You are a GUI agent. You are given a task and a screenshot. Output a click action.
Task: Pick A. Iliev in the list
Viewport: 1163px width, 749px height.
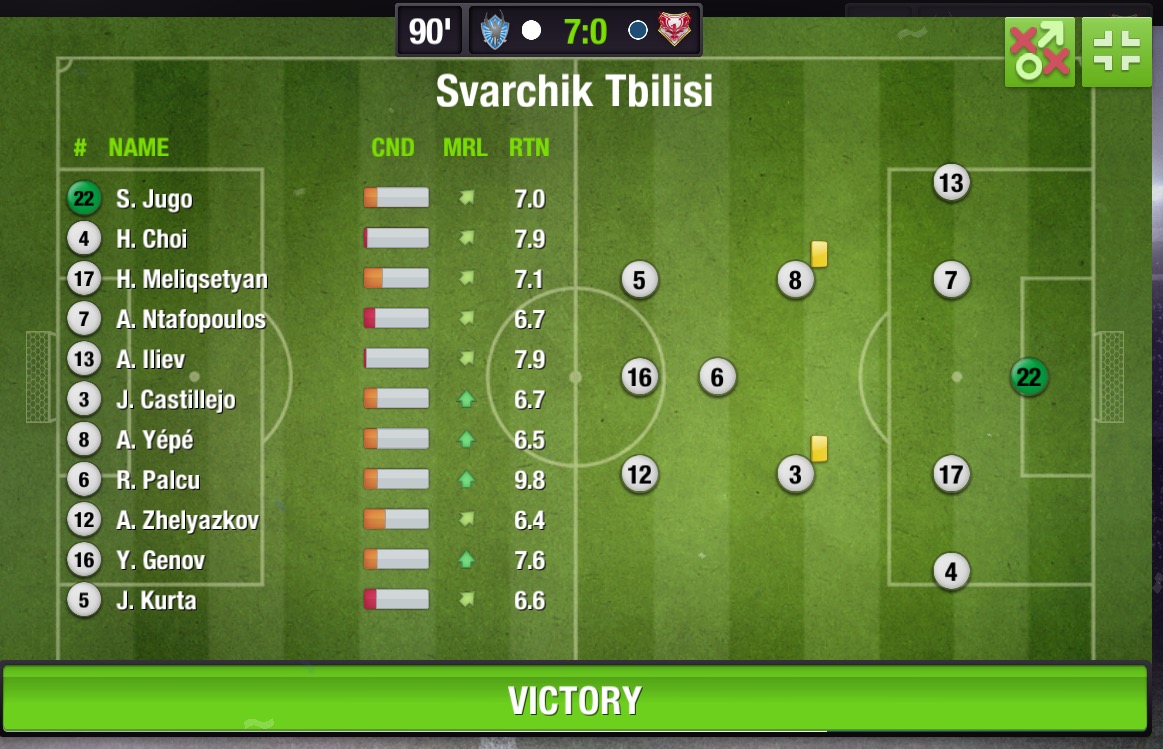pos(150,360)
